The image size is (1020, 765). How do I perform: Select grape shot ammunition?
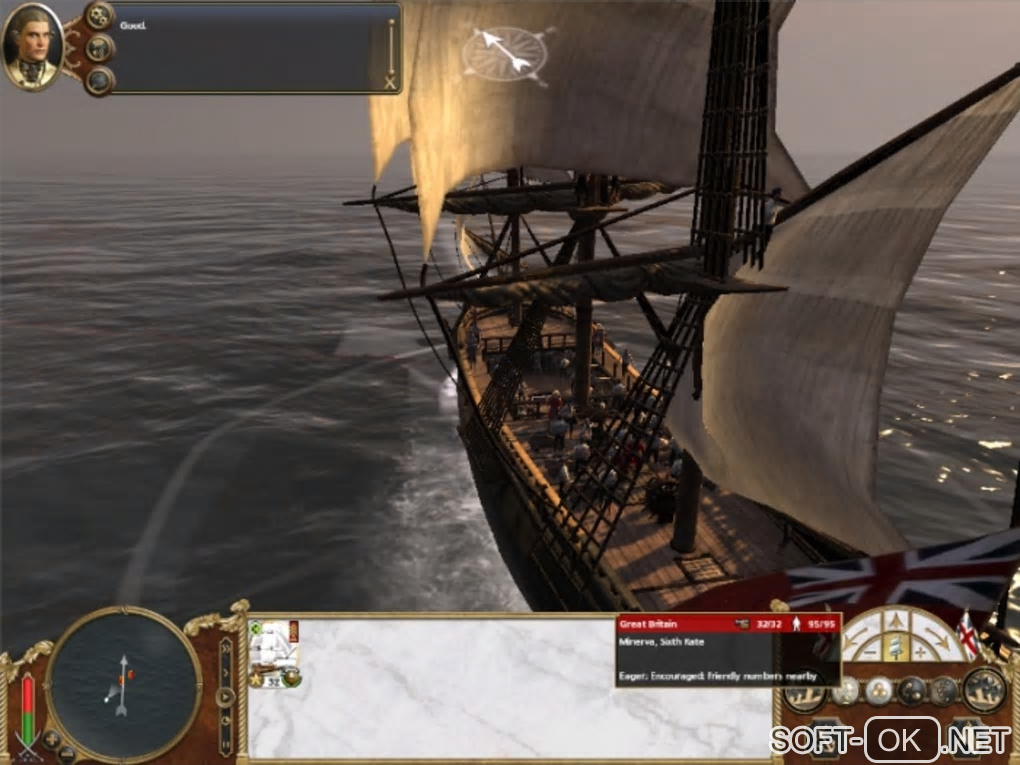[878, 690]
